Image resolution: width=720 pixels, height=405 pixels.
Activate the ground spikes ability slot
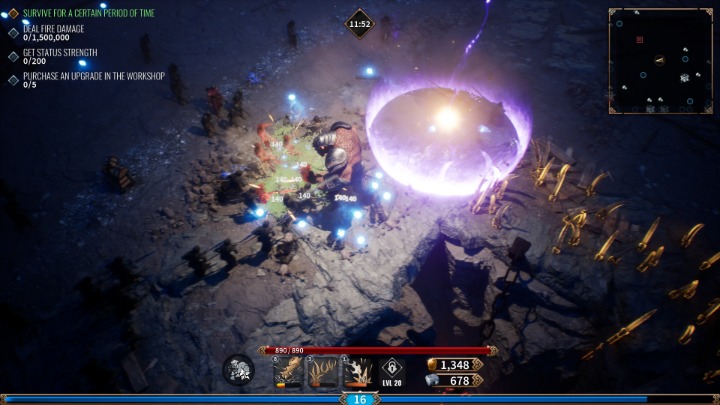323,372
